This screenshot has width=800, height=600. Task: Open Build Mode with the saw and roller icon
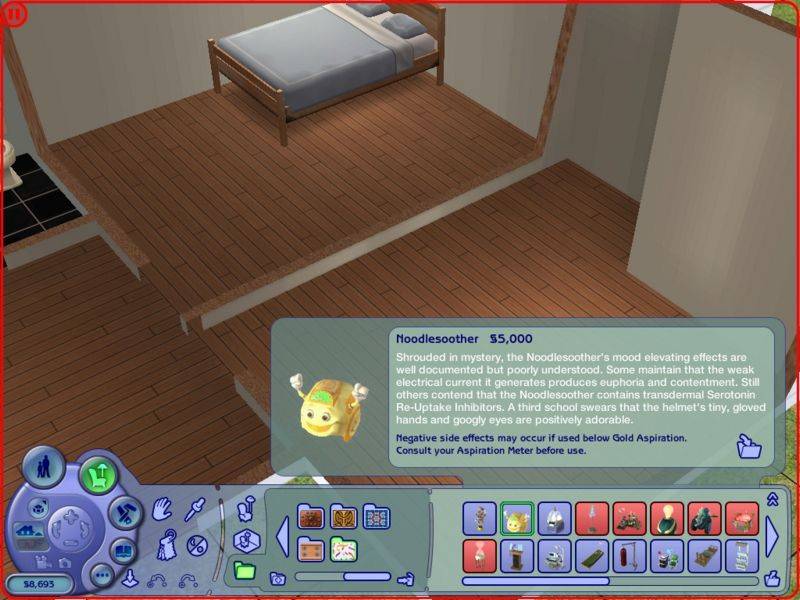[x=122, y=512]
